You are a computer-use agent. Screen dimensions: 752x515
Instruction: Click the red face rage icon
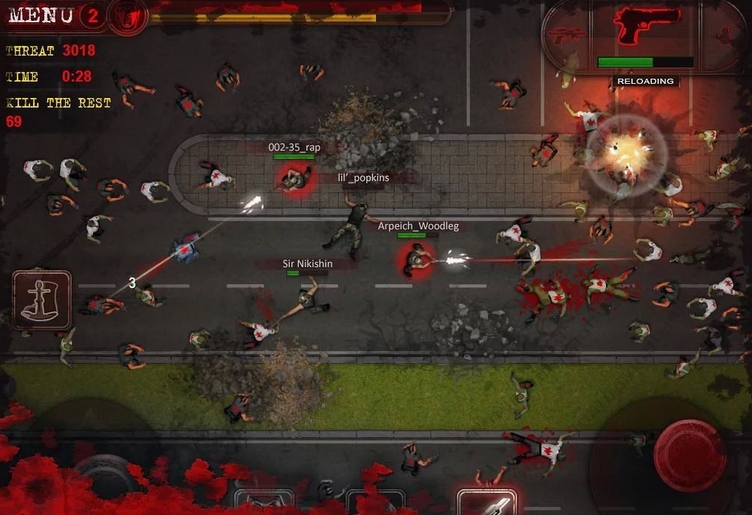tap(127, 15)
